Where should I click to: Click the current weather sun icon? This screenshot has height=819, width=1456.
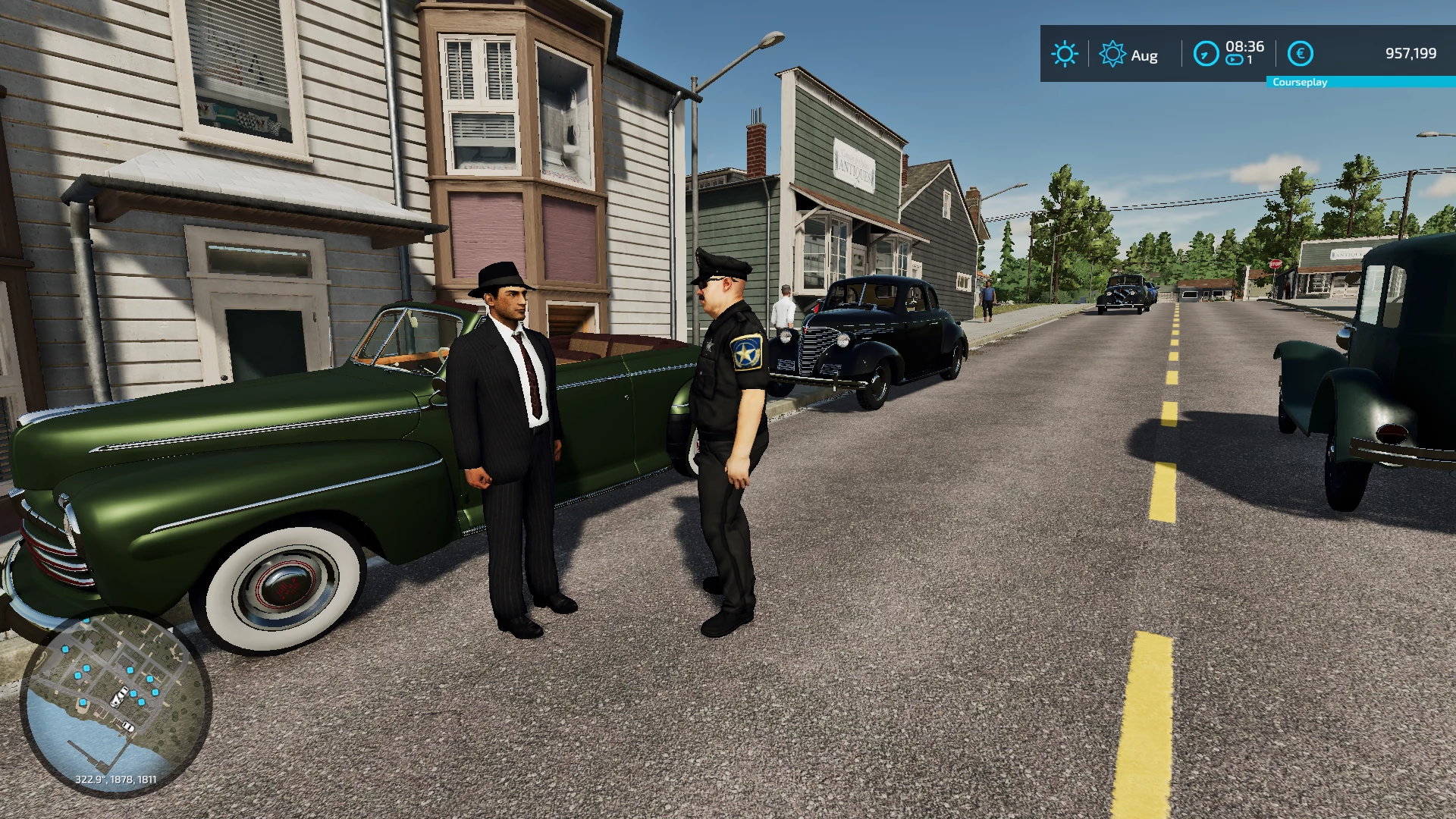click(1065, 54)
